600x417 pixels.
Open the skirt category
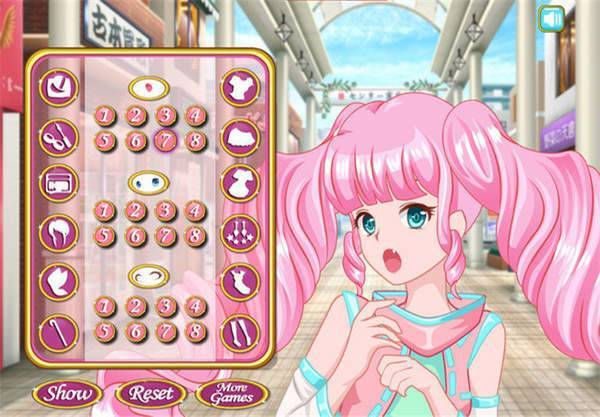(x=239, y=136)
